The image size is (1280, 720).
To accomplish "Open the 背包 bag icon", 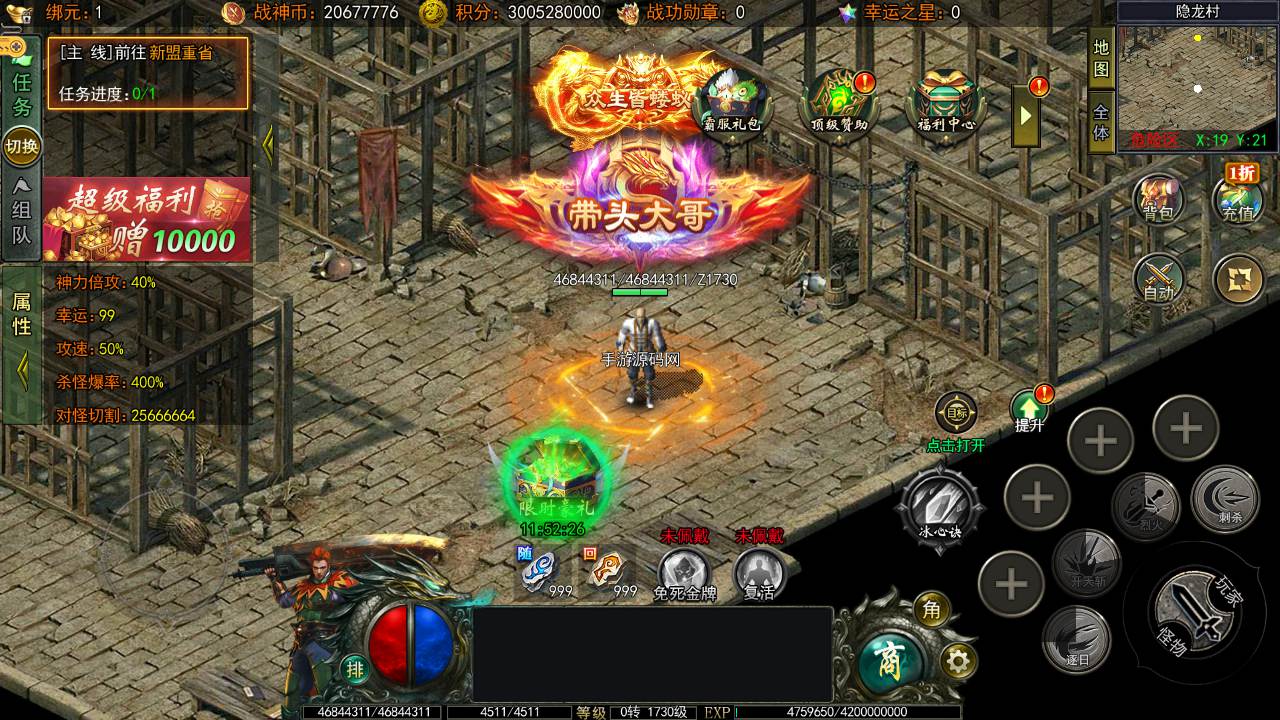I will tap(1158, 198).
